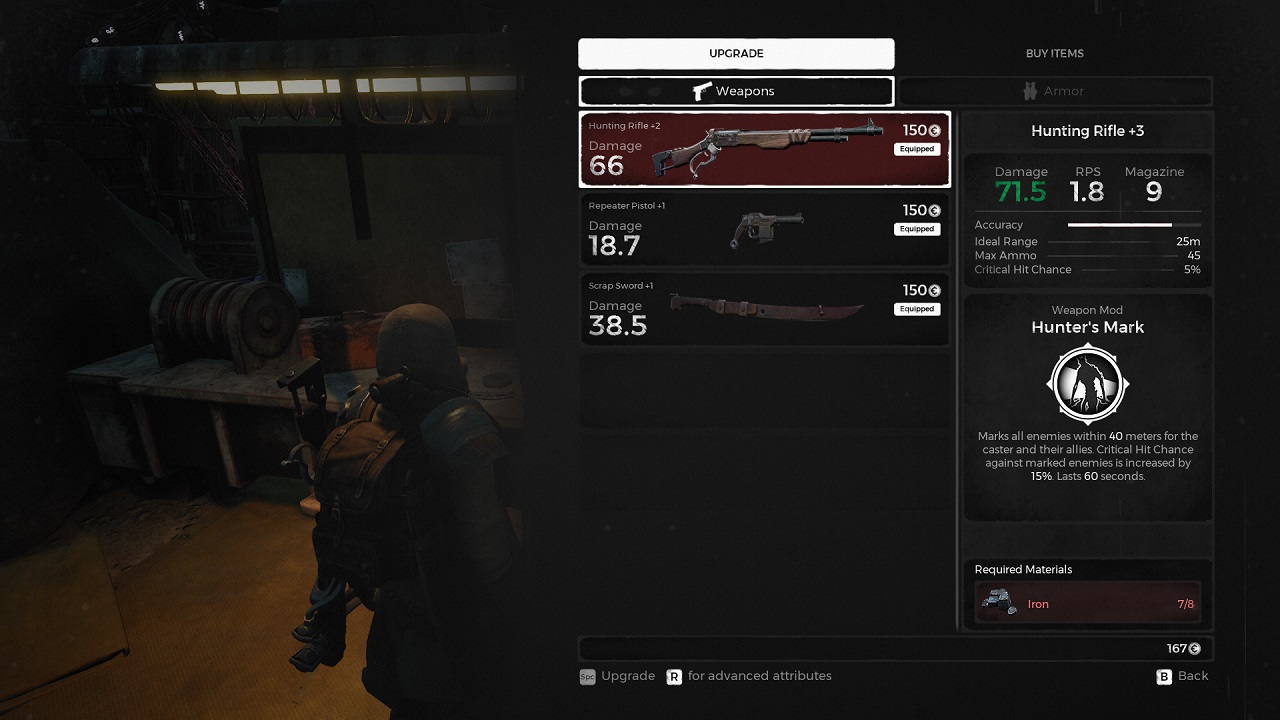This screenshot has height=720, width=1280.
Task: Click the Hunter's Mark weapon mod icon
Action: (1088, 385)
